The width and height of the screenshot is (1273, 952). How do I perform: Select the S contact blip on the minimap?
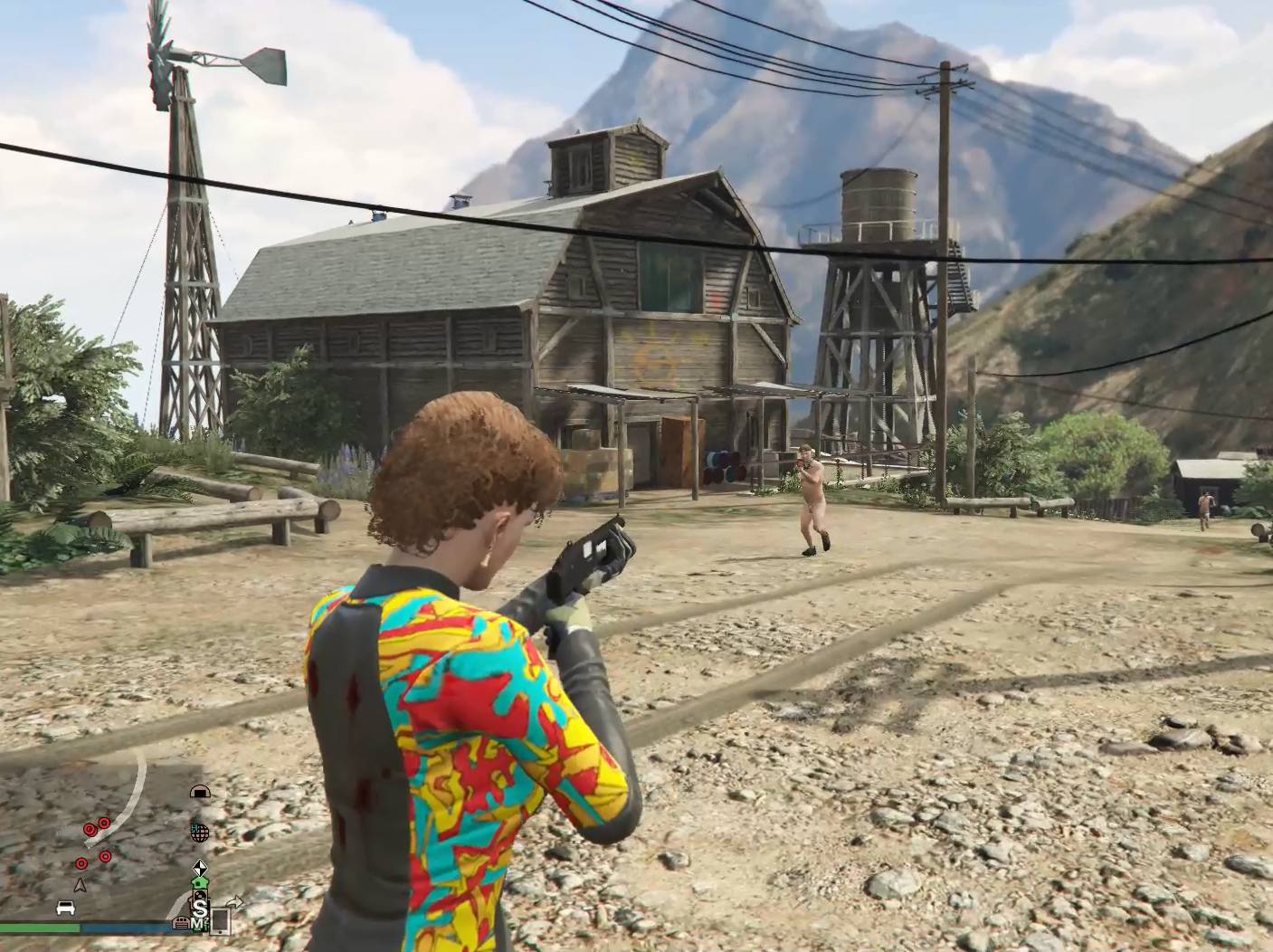[x=202, y=909]
